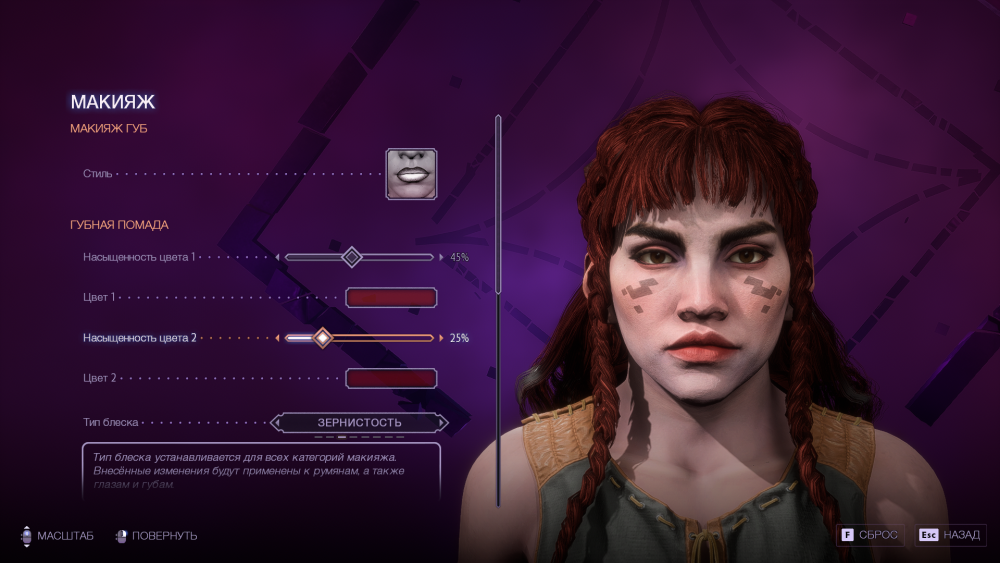Viewport: 1000px width, 563px height.
Task: Raise Насыщенность цвета 2 with right arrow
Action: (441, 338)
